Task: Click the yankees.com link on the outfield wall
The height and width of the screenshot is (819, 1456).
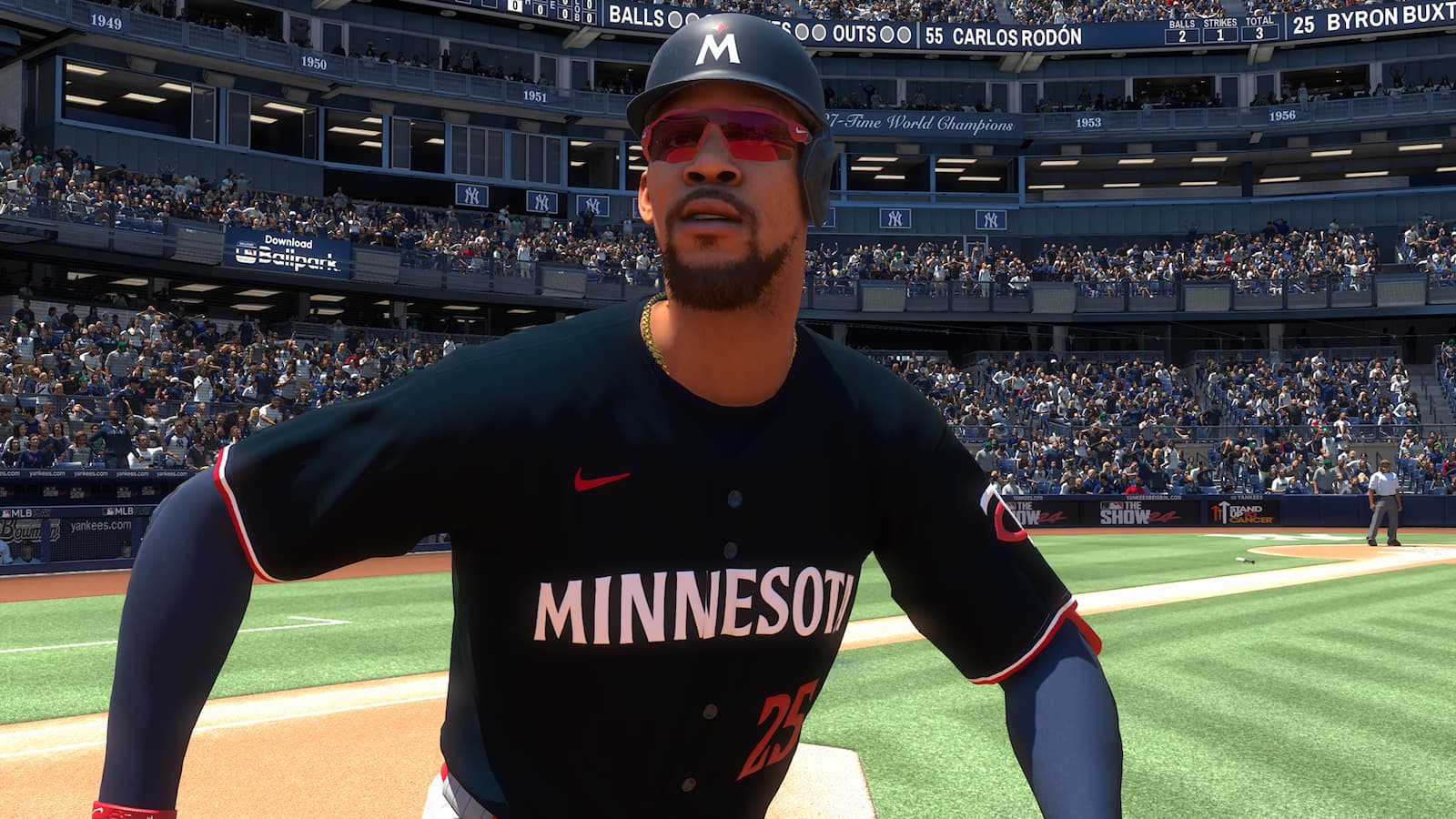Action: click(102, 526)
